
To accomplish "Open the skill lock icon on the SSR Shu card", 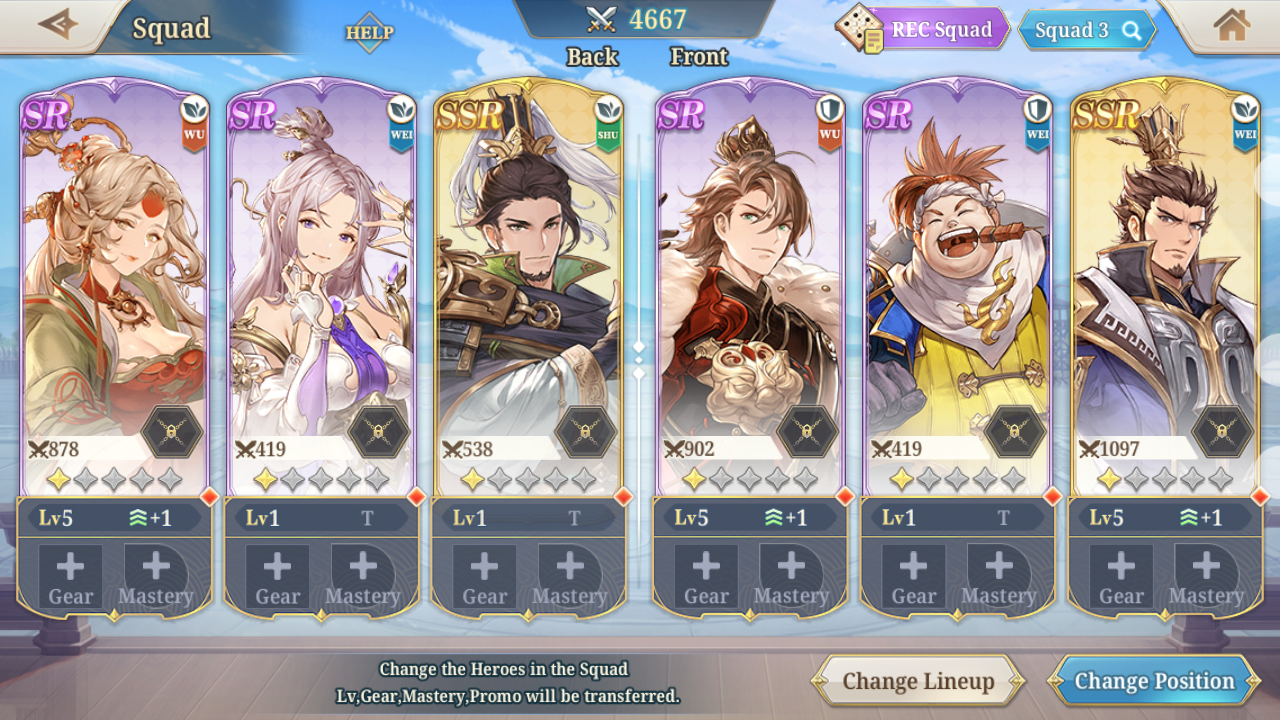I will (586, 432).
